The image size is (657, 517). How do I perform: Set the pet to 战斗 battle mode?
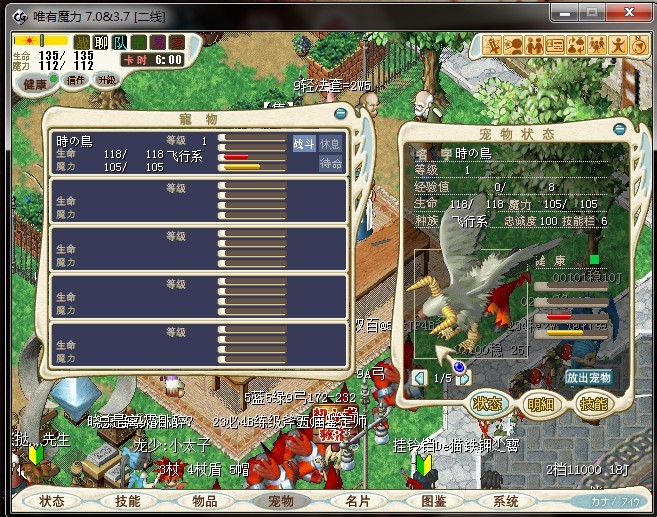tap(304, 144)
